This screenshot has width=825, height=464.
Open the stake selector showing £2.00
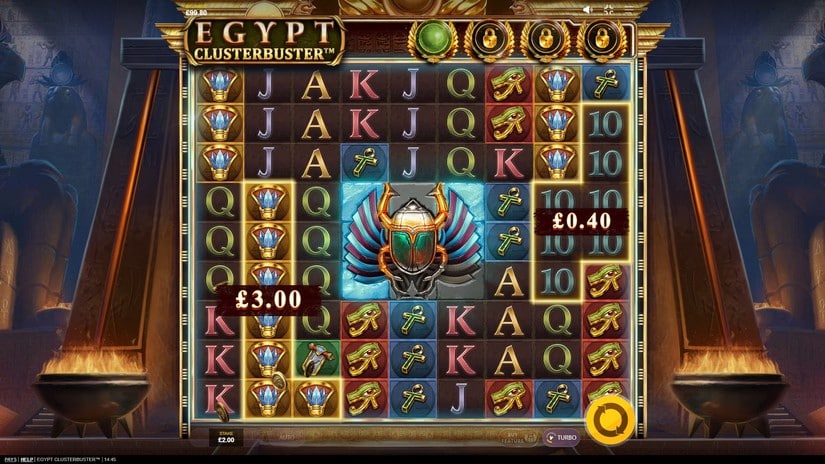(224, 437)
